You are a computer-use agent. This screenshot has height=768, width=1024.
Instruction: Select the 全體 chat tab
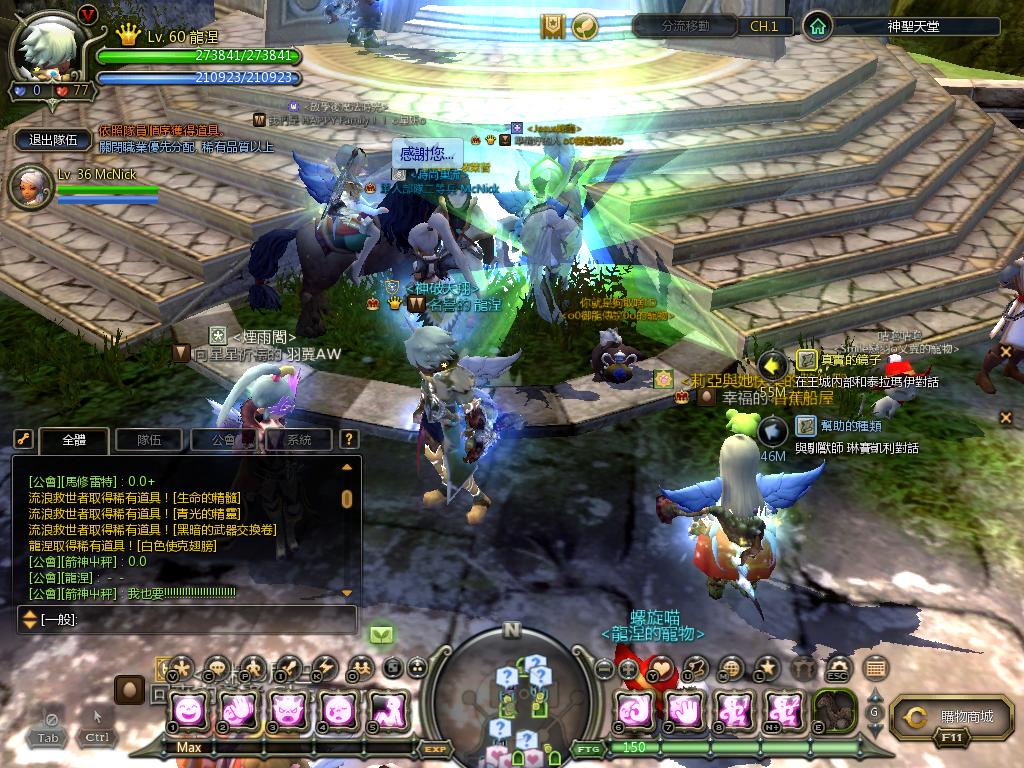pos(73,439)
